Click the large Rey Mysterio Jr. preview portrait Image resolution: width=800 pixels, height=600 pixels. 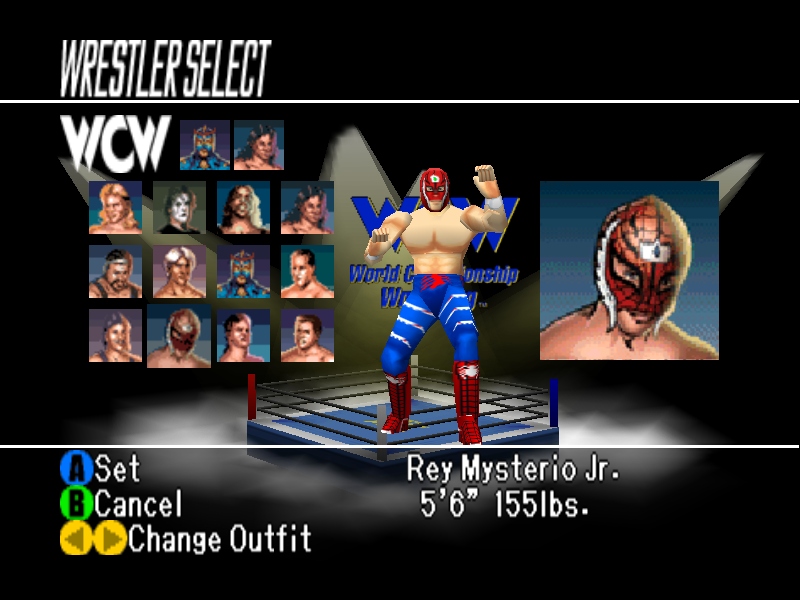click(x=629, y=270)
